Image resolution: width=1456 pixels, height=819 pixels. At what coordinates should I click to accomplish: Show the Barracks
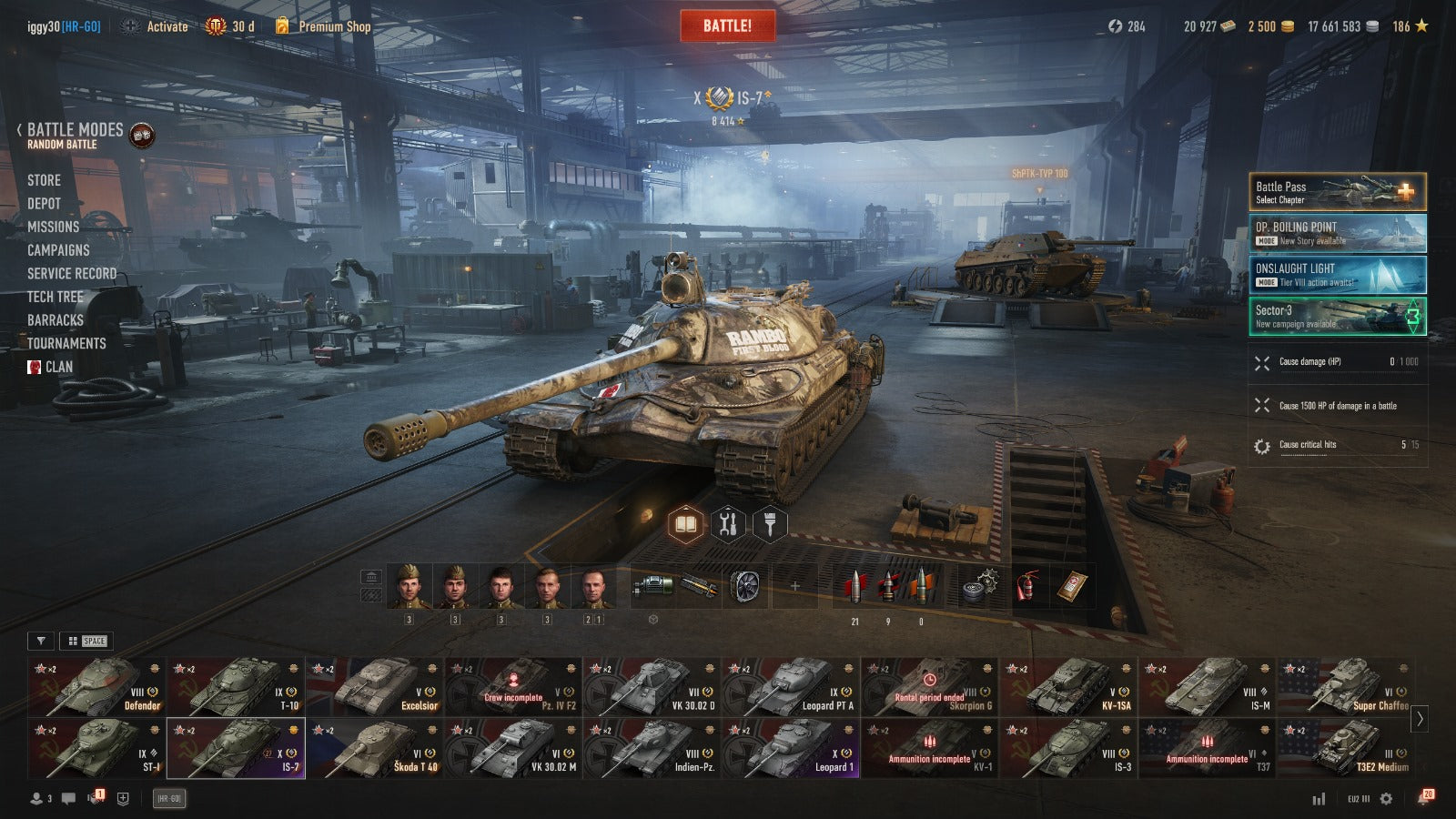(x=55, y=320)
